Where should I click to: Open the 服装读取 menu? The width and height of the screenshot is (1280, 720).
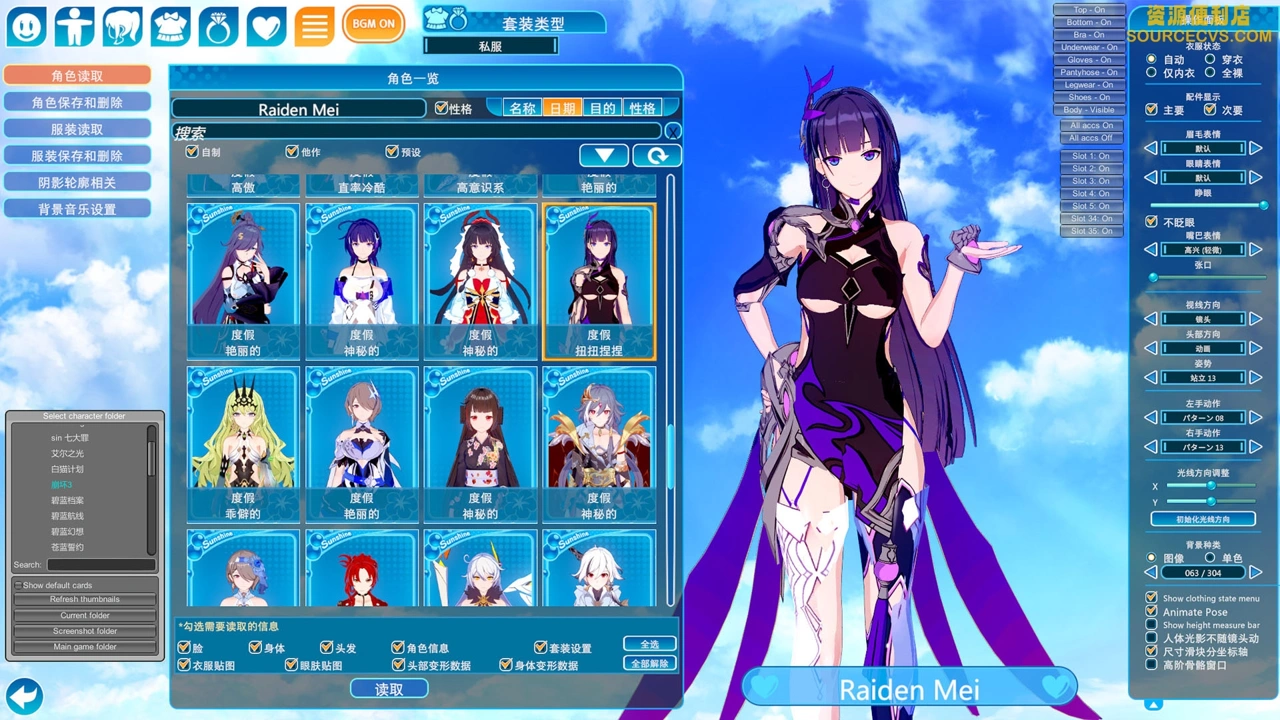click(x=77, y=129)
